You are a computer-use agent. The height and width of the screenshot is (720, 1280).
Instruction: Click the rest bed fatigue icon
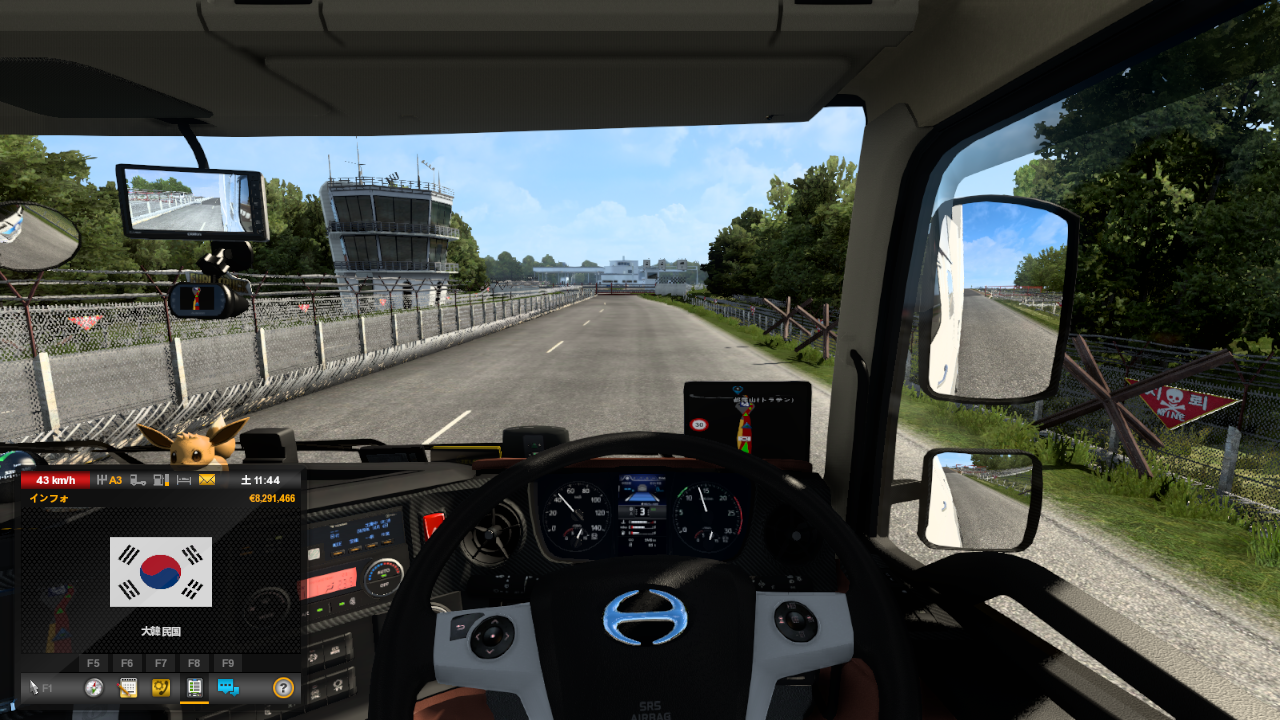(x=183, y=480)
